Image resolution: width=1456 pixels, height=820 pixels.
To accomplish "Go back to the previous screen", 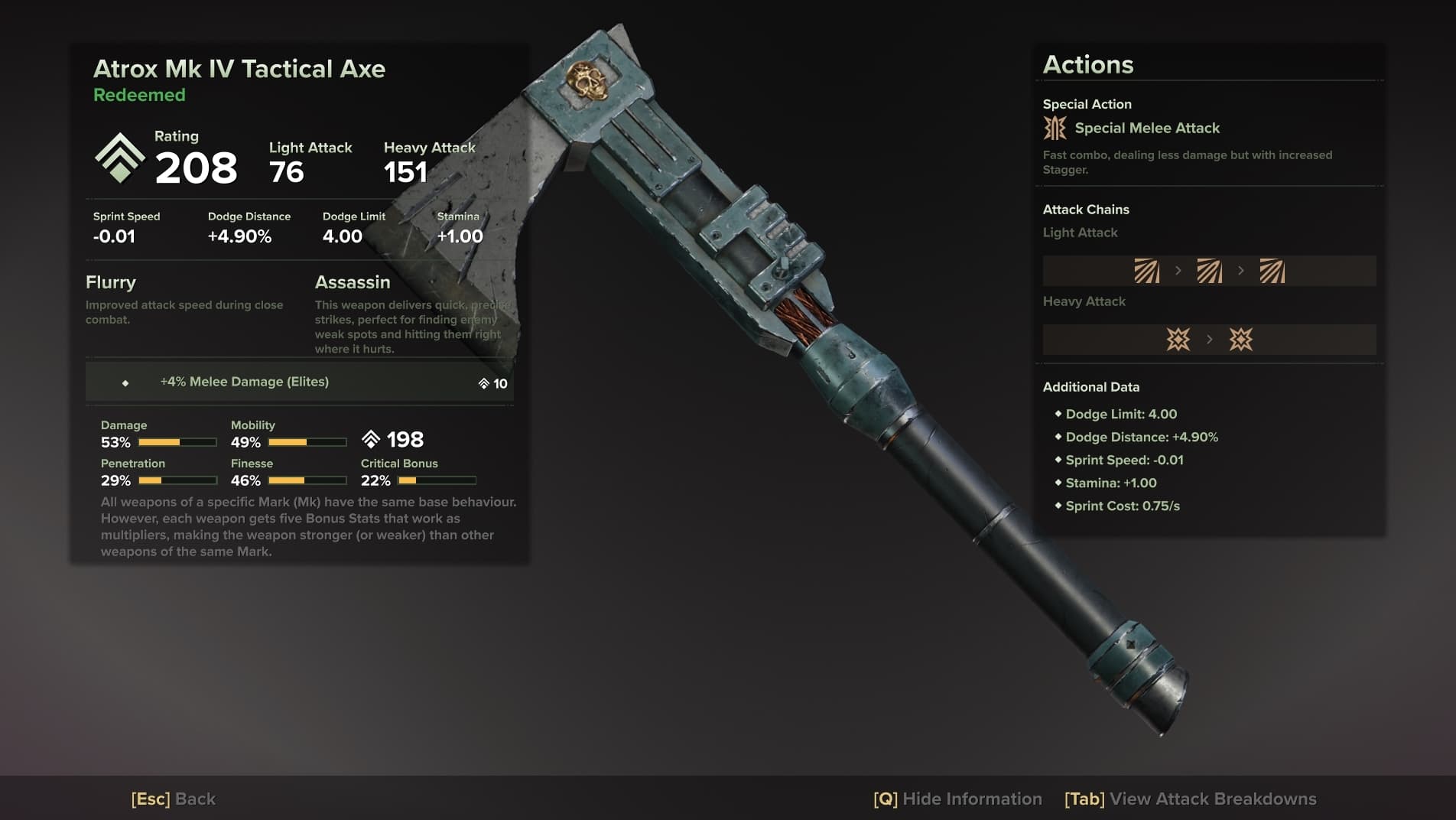I will click(174, 799).
